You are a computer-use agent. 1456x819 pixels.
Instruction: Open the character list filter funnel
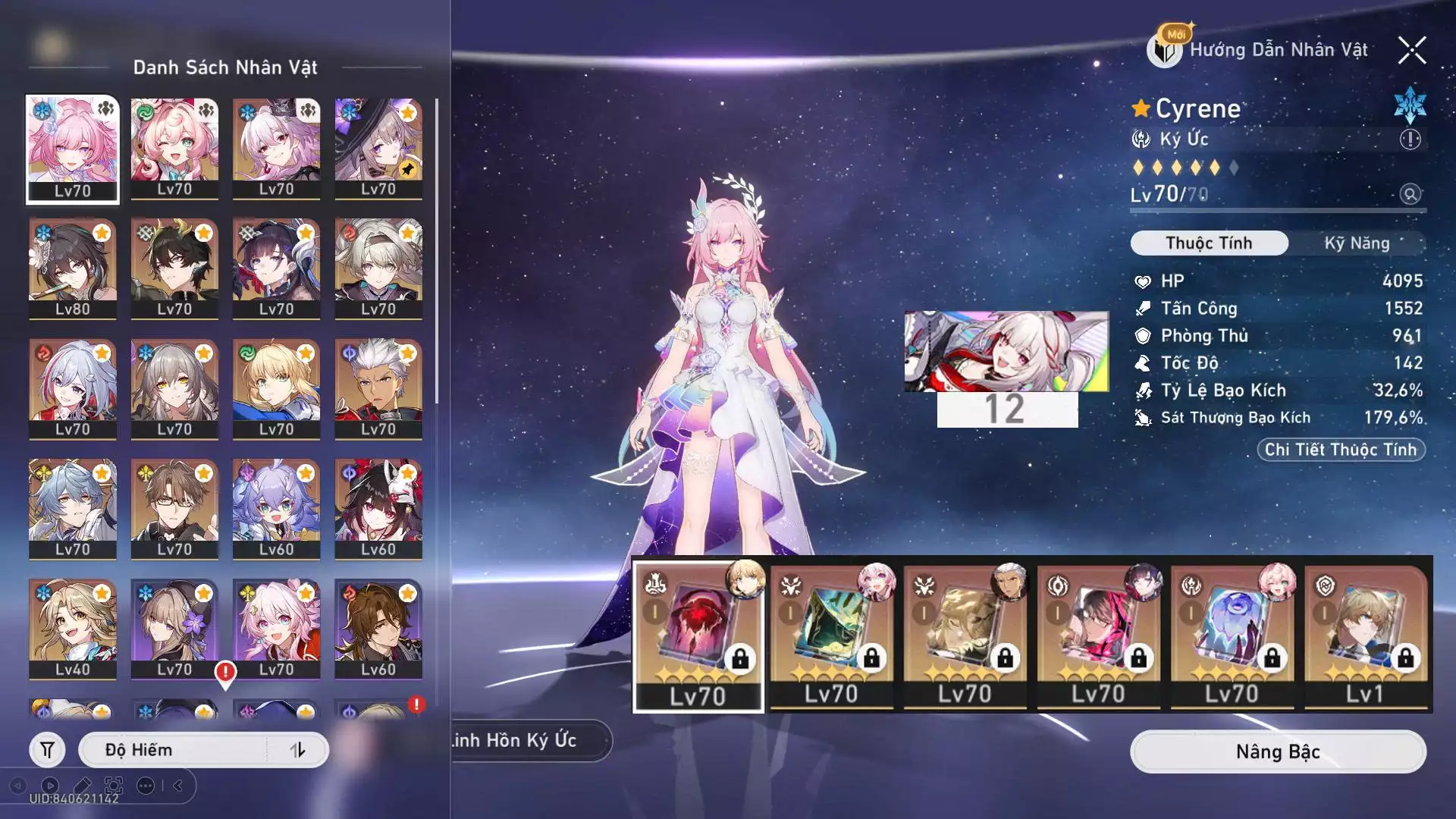coord(47,750)
